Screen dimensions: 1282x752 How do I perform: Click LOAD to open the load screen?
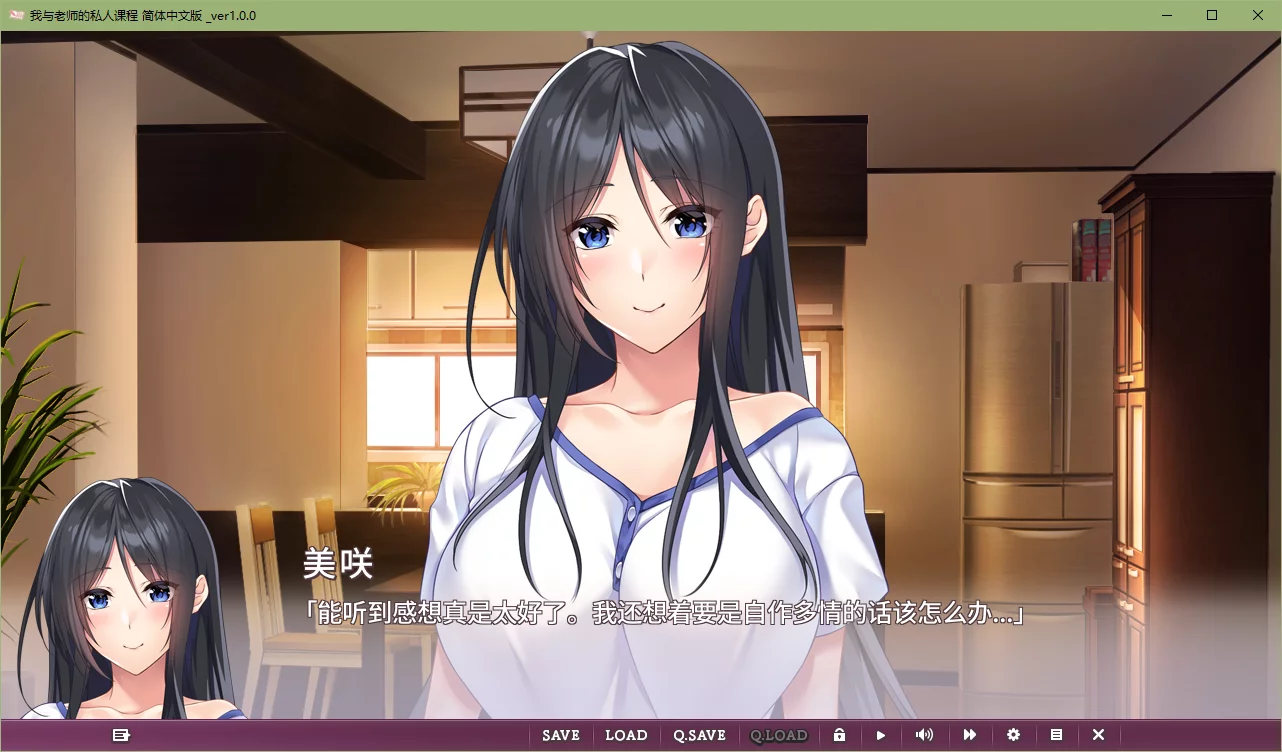click(626, 735)
